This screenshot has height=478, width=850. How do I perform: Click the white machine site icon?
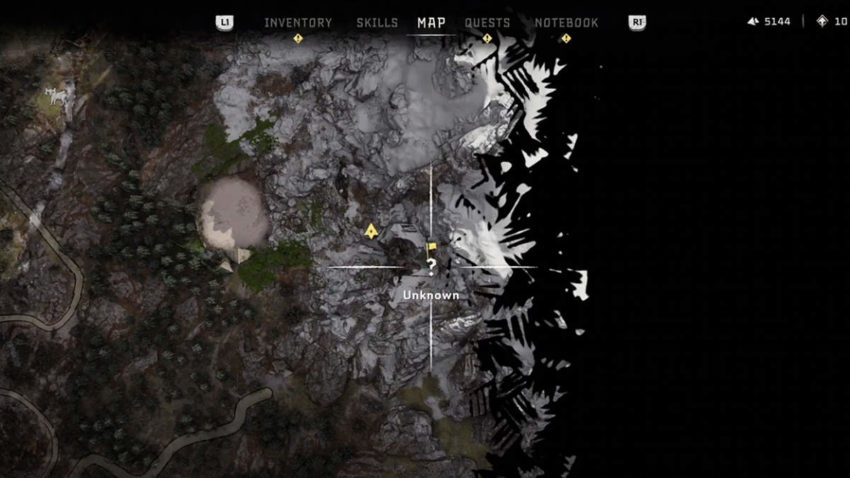point(53,97)
